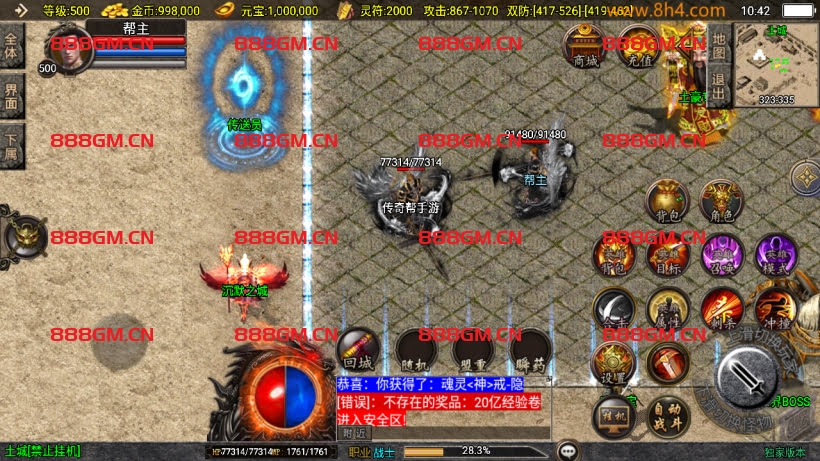The height and width of the screenshot is (461, 820).
Task: Click the 退出 exit button
Action: pyautogui.click(x=718, y=79)
